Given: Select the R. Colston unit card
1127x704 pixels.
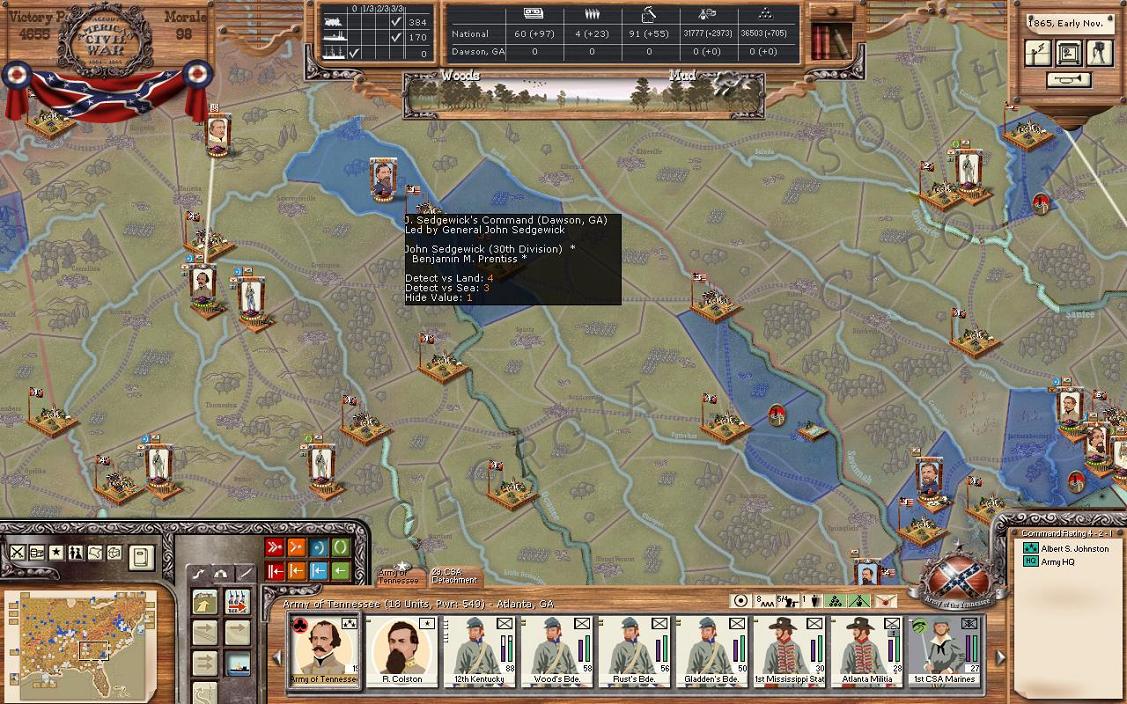Looking at the screenshot, I should (x=402, y=648).
